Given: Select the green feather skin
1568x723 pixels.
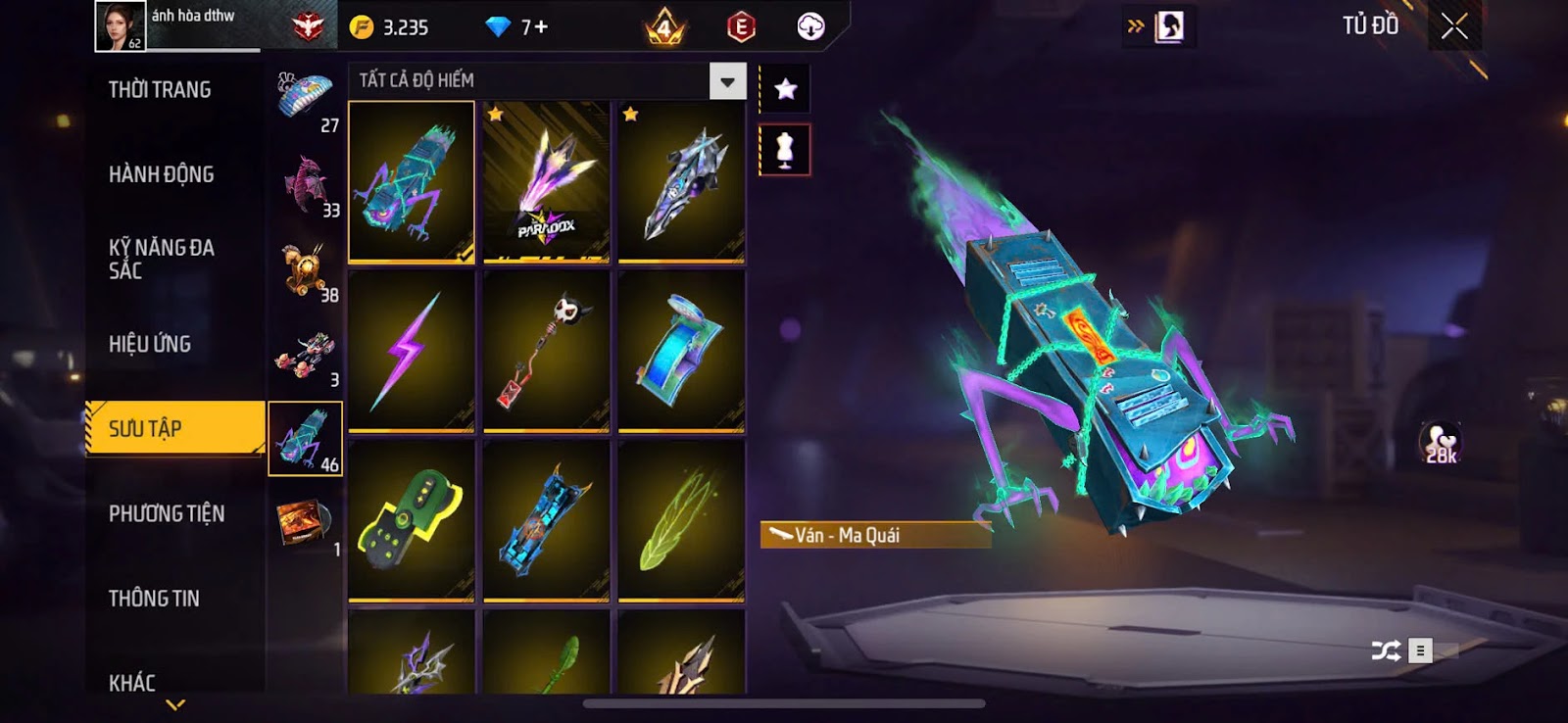Looking at the screenshot, I should pos(681,519).
